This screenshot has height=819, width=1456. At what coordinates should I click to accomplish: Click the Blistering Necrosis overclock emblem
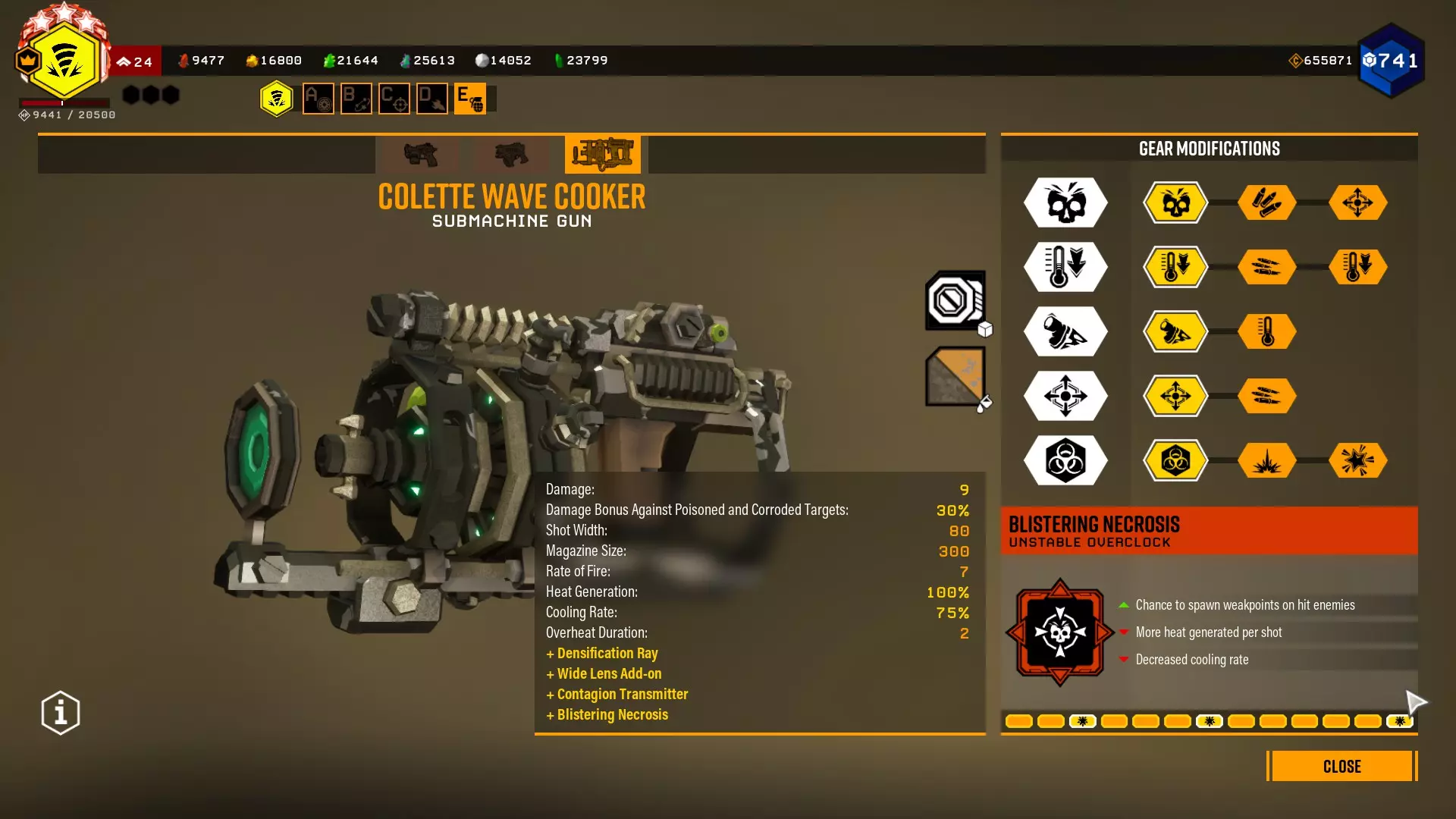pyautogui.click(x=1059, y=632)
